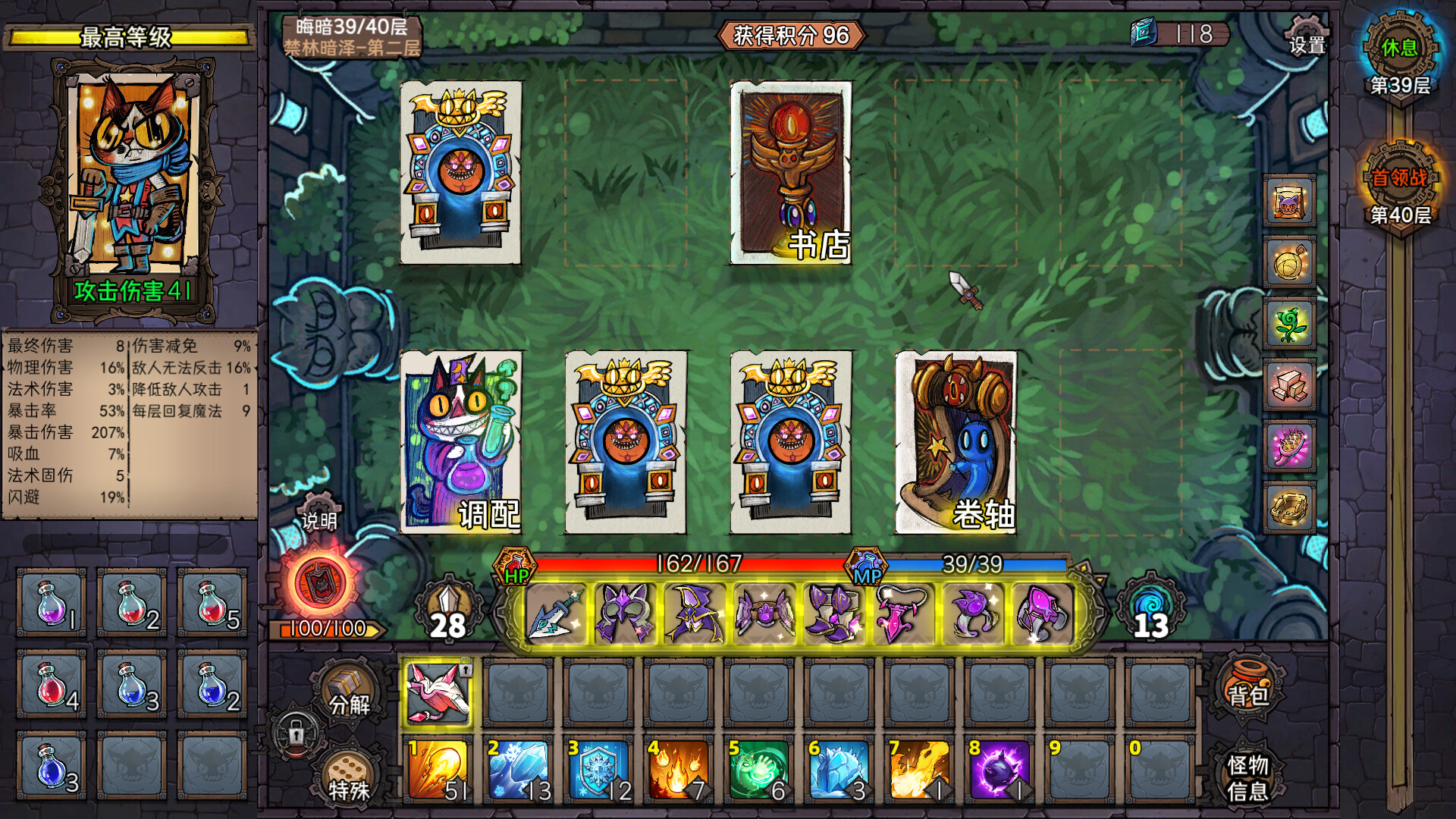Activate skill 3 ice shield
The image size is (1456, 819).
599,770
